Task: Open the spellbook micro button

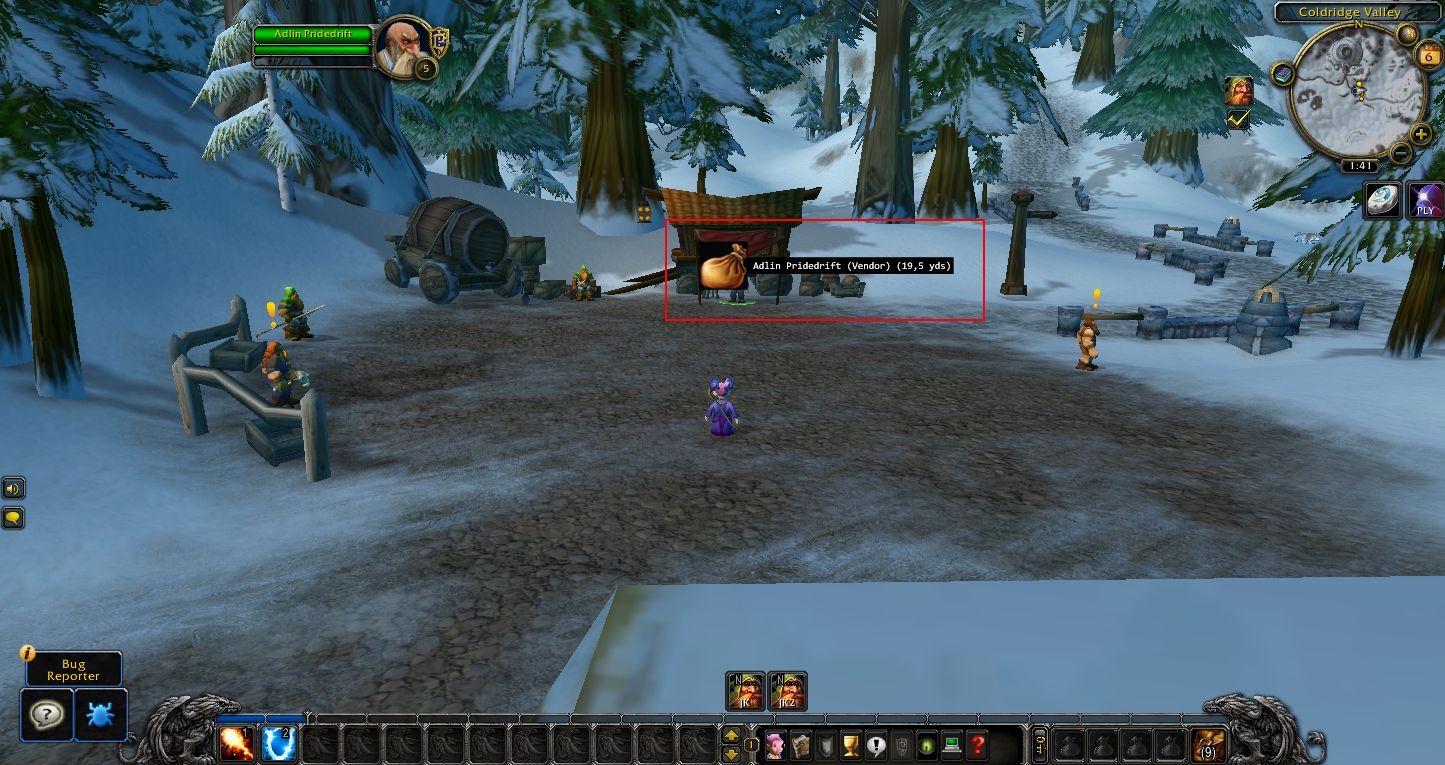Action: coord(801,745)
